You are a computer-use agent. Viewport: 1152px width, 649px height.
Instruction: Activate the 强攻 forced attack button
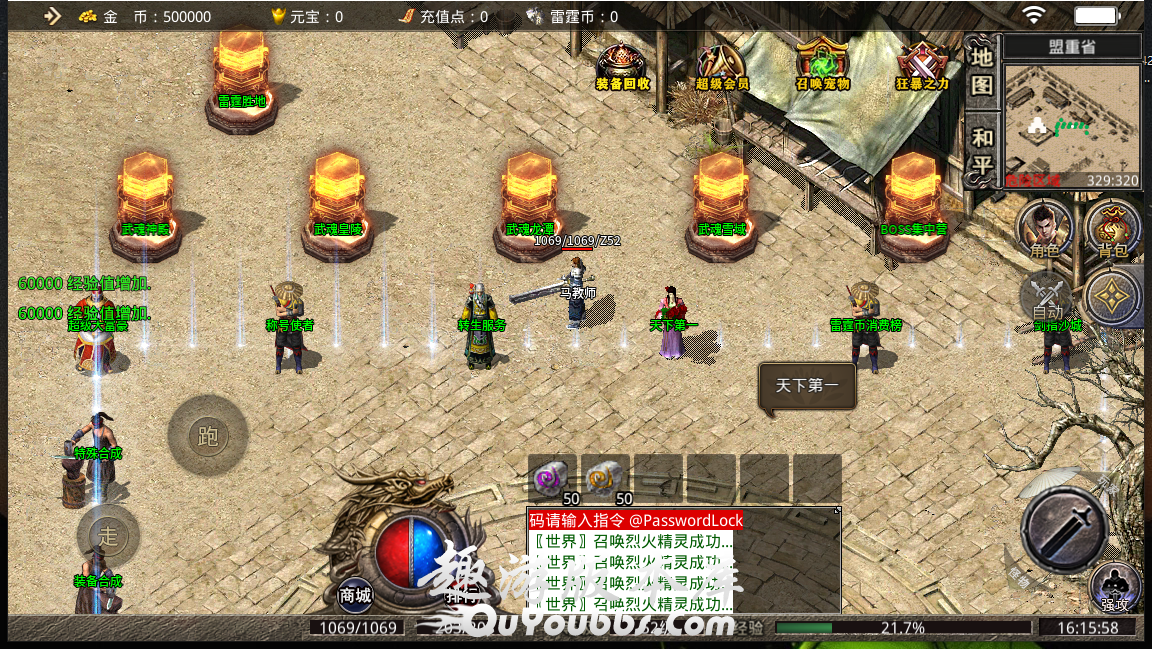(1115, 587)
